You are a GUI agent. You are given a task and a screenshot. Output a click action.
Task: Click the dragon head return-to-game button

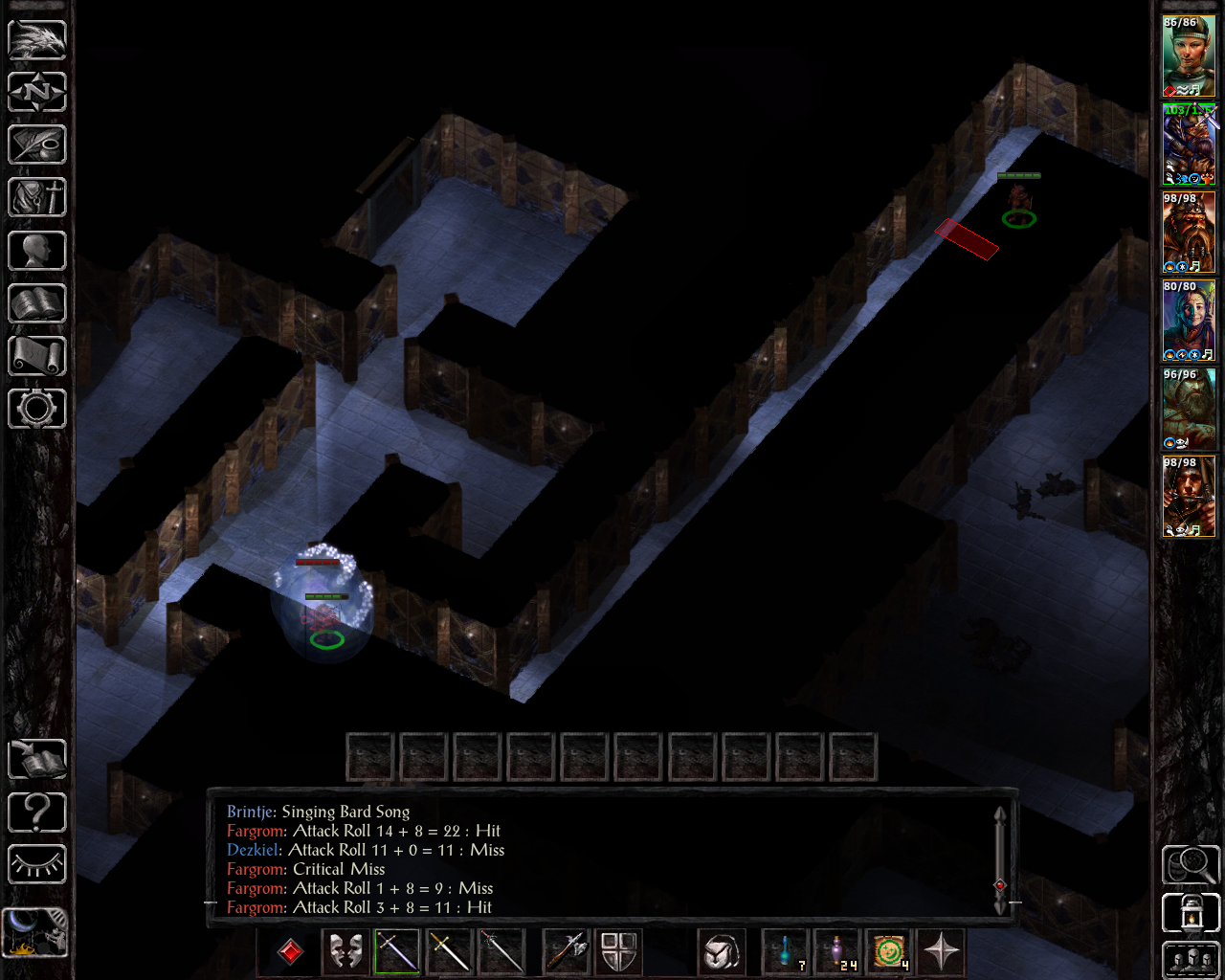[37, 40]
